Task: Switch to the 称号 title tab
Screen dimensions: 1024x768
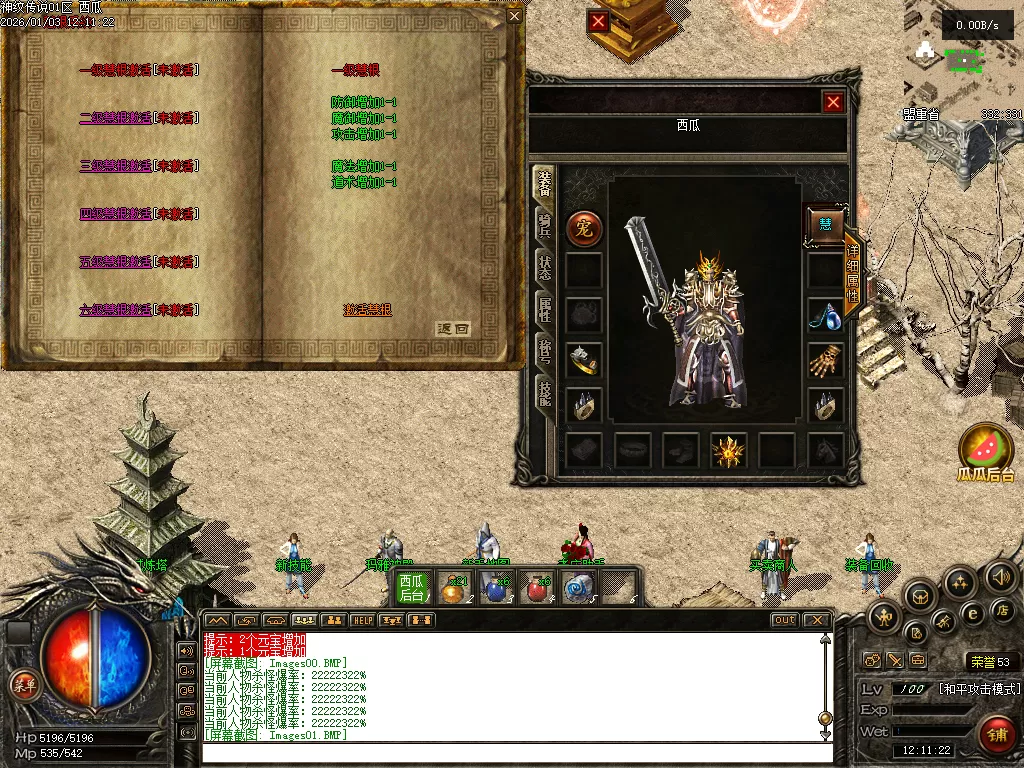Action: [545, 353]
